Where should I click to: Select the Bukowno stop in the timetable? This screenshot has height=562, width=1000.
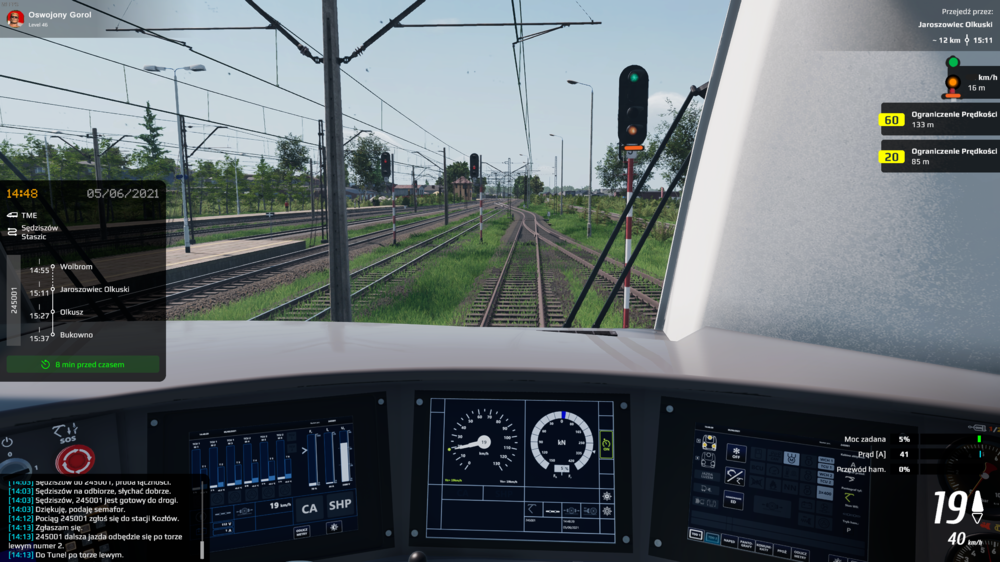coord(76,335)
